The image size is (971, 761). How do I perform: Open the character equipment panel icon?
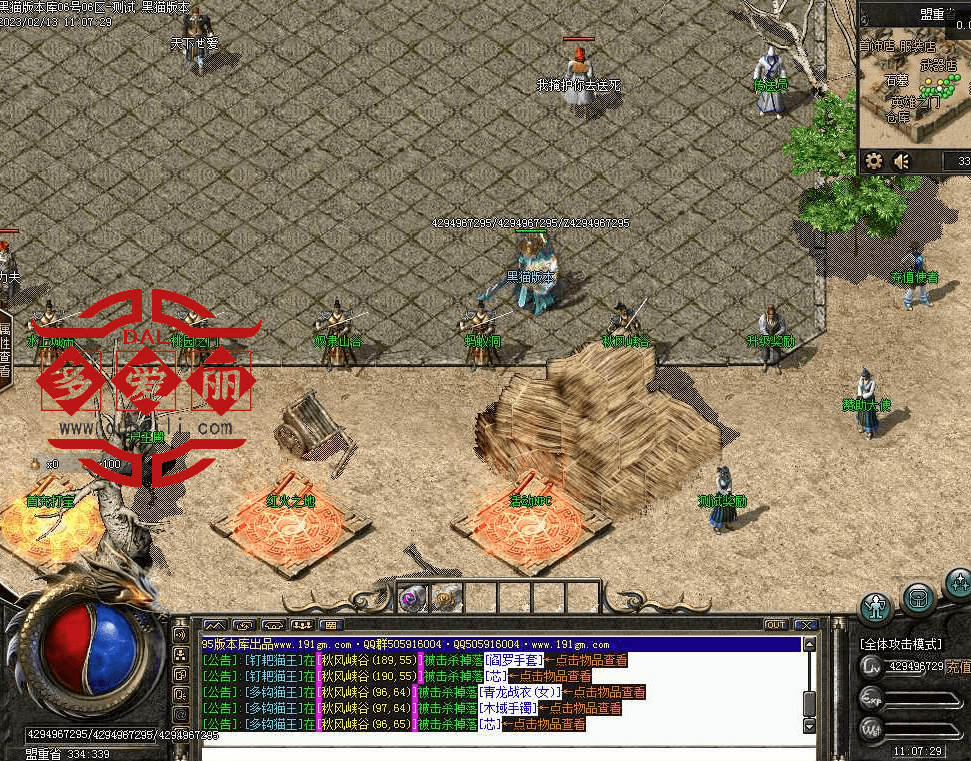tap(877, 606)
